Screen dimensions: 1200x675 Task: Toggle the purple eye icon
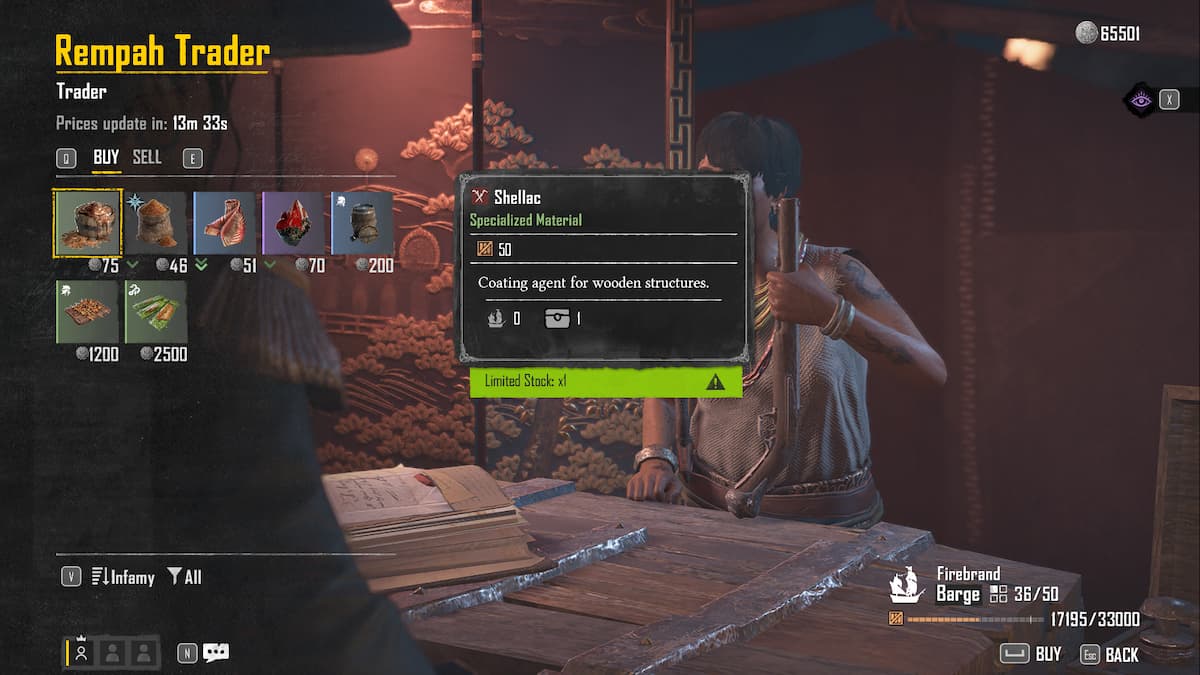(1138, 99)
